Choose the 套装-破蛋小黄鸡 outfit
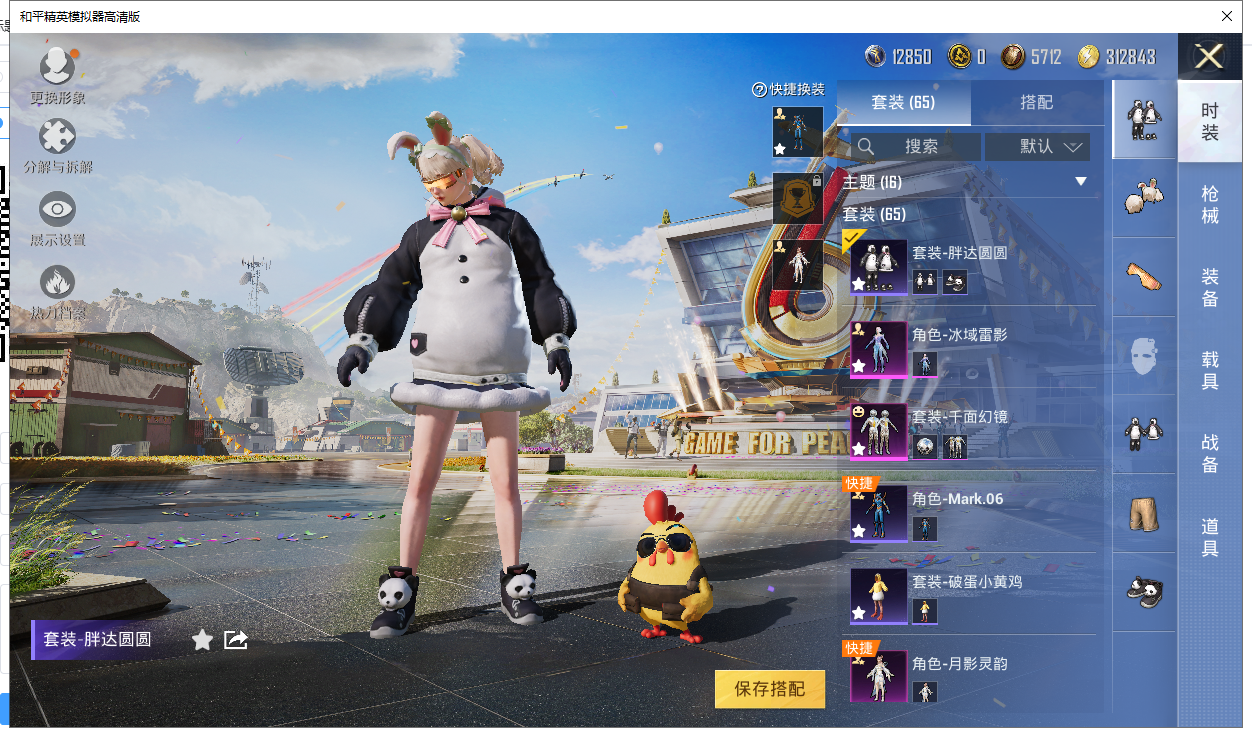This screenshot has height=737, width=1252. point(970,596)
